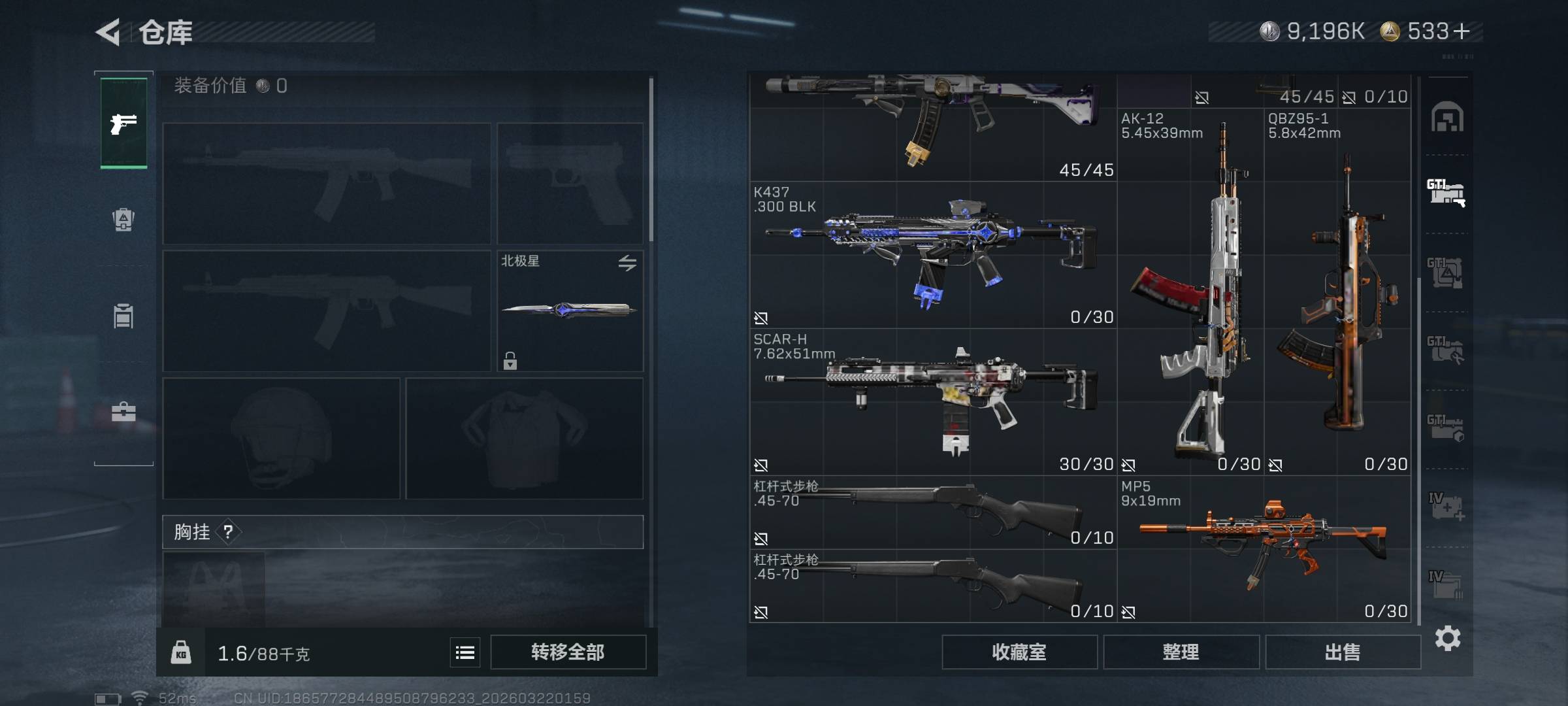Open the list view icon beside weight
Viewport: 1568px width, 706px height.
465,652
